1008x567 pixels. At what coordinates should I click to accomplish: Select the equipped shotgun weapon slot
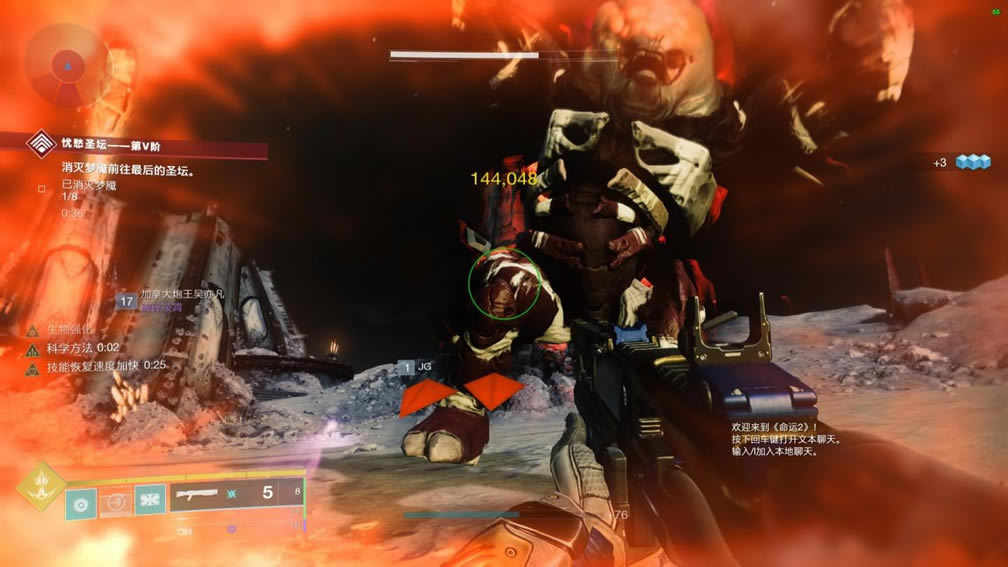tap(236, 494)
